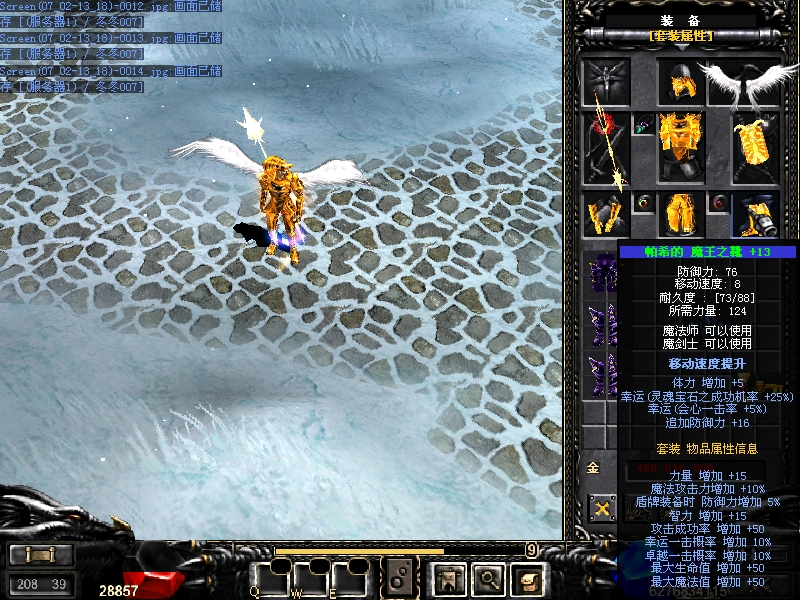The height and width of the screenshot is (600, 800).
Task: Click the magnifying glass button
Action: [487, 577]
